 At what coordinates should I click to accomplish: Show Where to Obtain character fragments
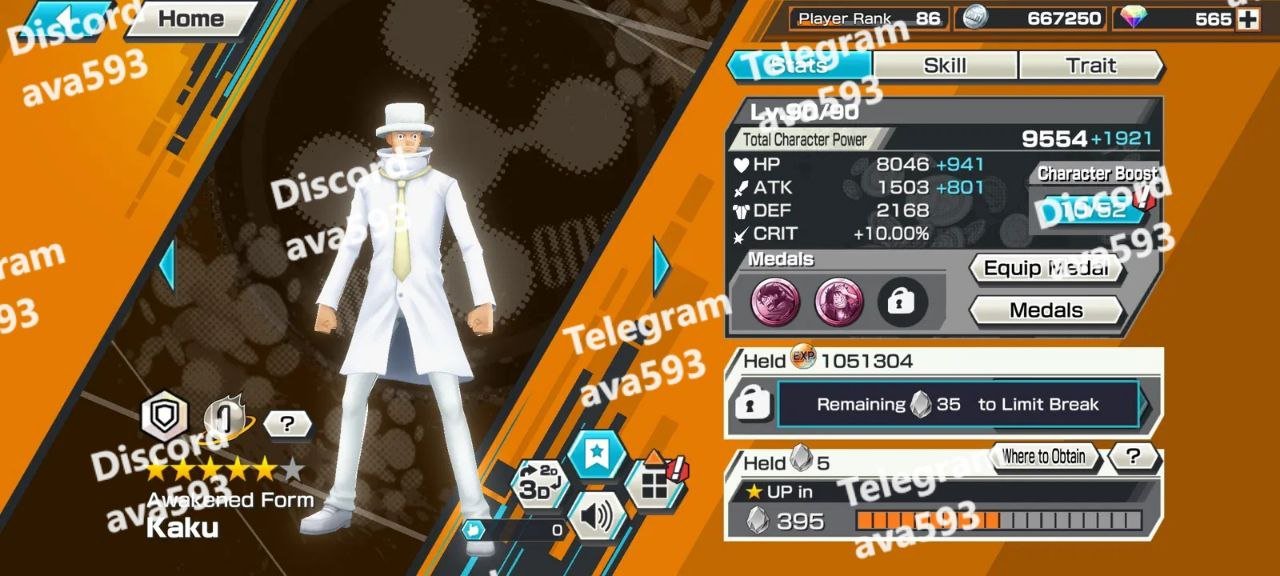(x=1044, y=457)
